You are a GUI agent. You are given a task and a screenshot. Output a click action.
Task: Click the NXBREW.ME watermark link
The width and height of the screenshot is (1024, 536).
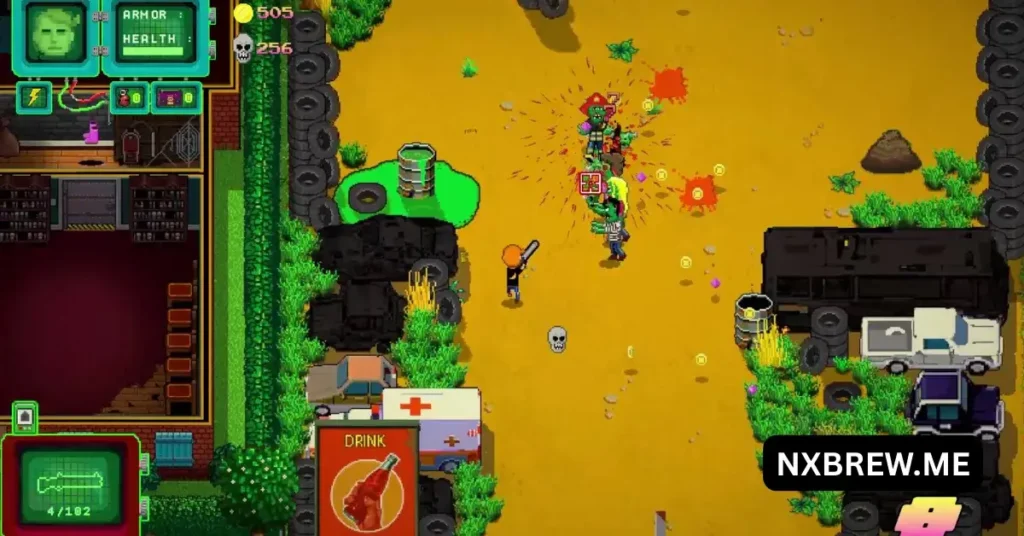click(x=872, y=463)
